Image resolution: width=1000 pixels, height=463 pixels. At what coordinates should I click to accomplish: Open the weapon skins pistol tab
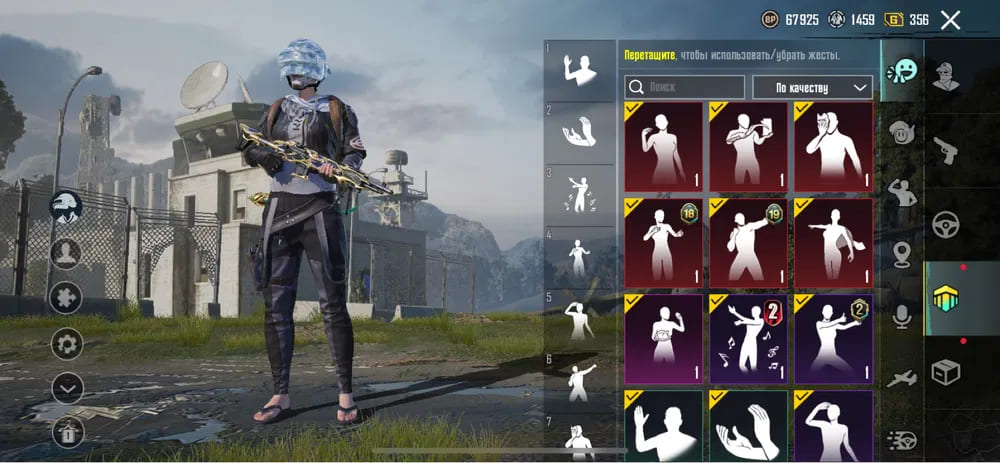[x=946, y=151]
